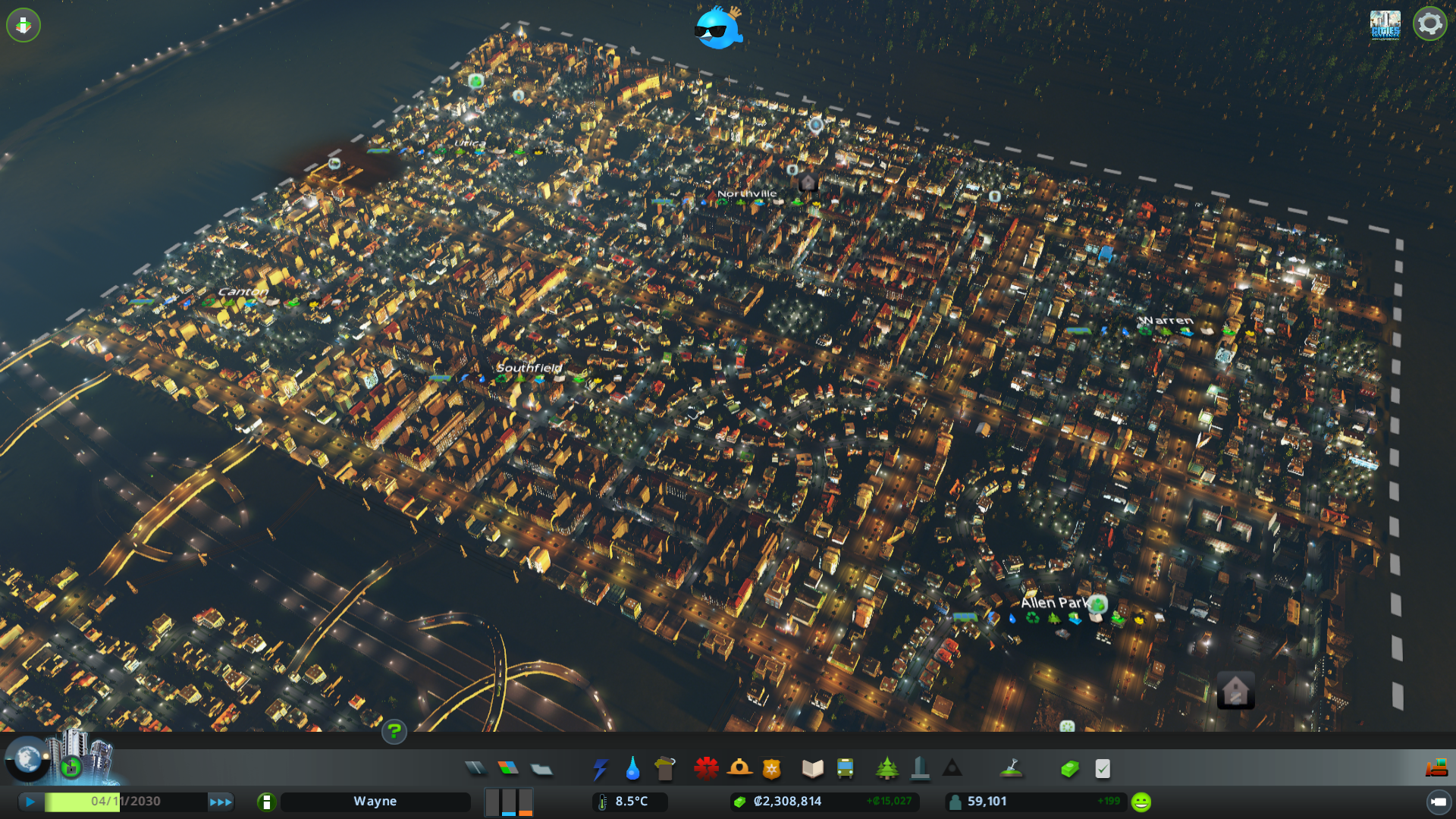Open Chirper by clicking the blue bird
1456x819 pixels.
(x=719, y=30)
